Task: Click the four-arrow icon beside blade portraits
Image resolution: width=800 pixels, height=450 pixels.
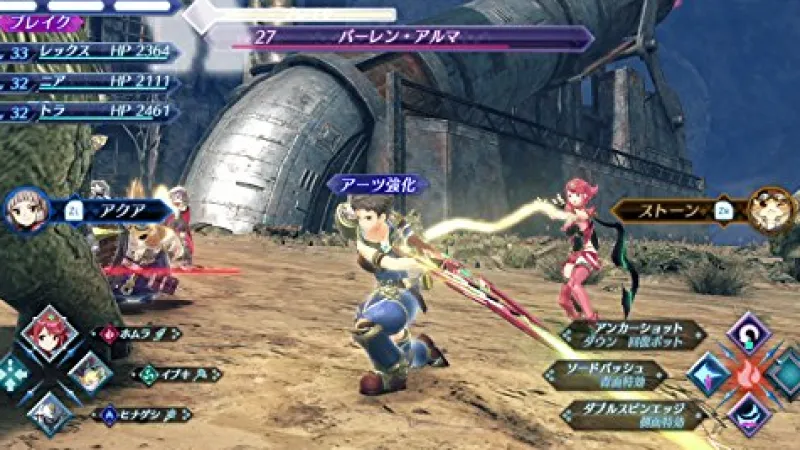Action: 12,373
